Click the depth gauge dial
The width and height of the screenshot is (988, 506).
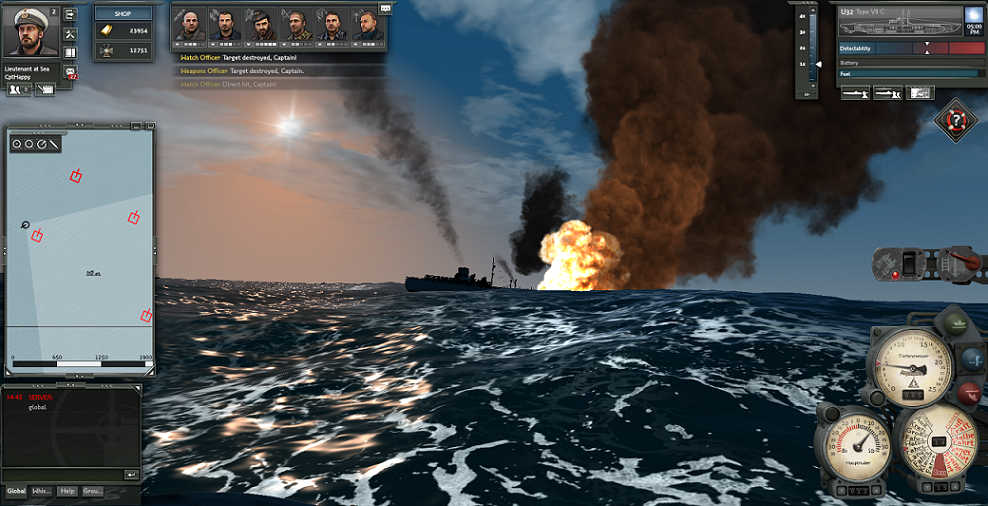click(910, 366)
